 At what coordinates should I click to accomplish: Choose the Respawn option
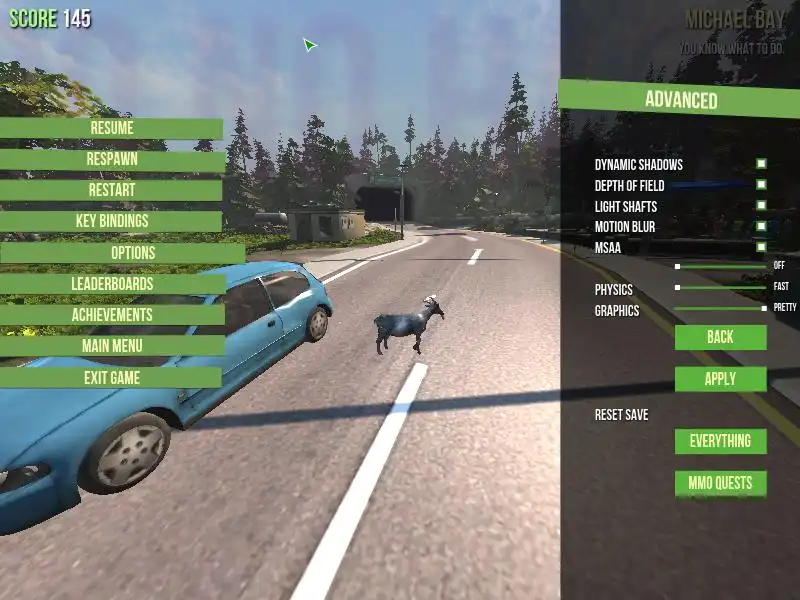click(x=111, y=159)
